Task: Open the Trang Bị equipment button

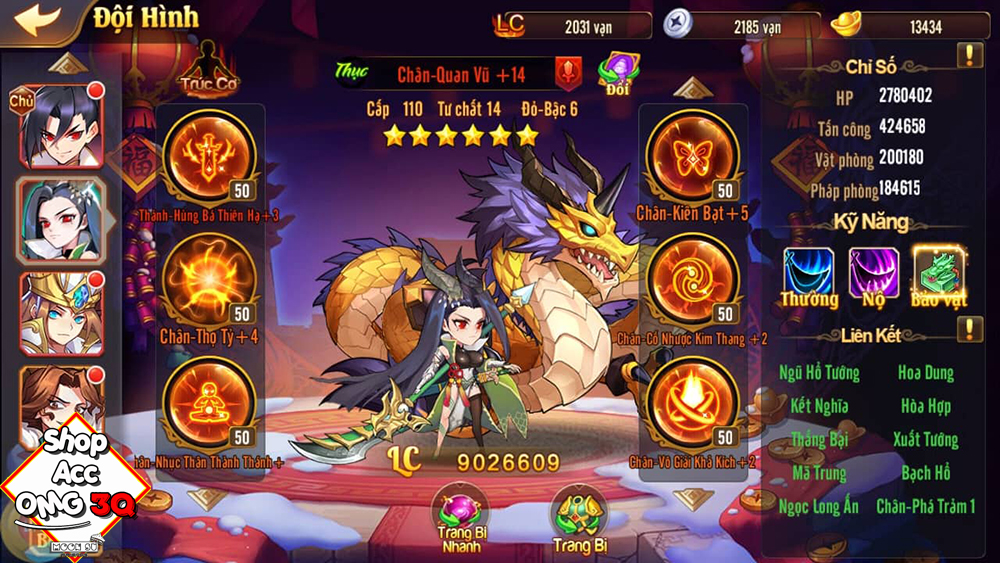Action: click(x=579, y=515)
